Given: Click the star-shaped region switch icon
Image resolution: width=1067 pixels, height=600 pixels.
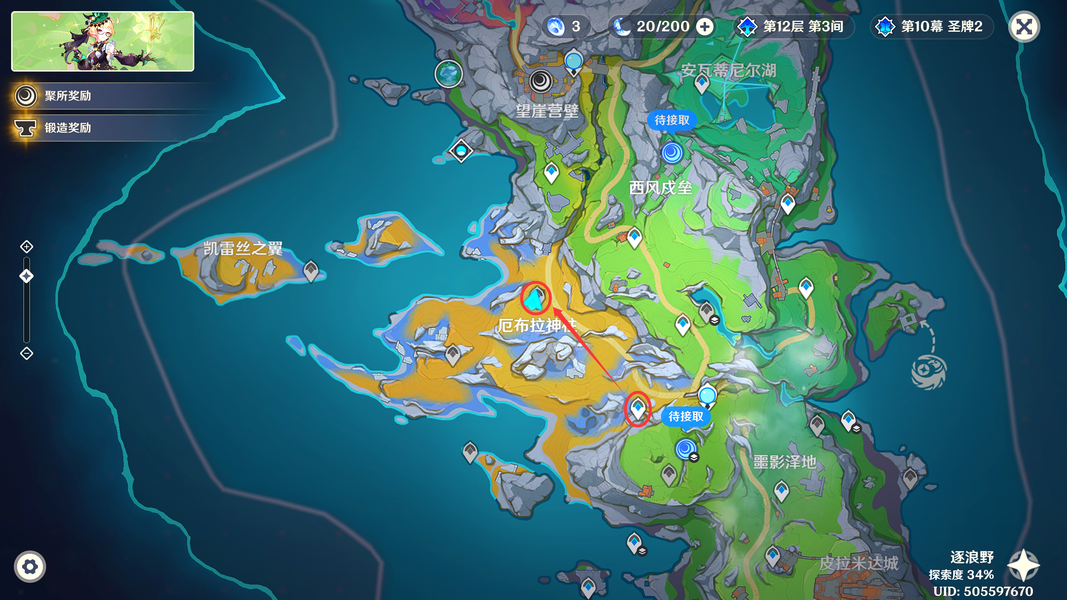Looking at the screenshot, I should pos(1022,566).
